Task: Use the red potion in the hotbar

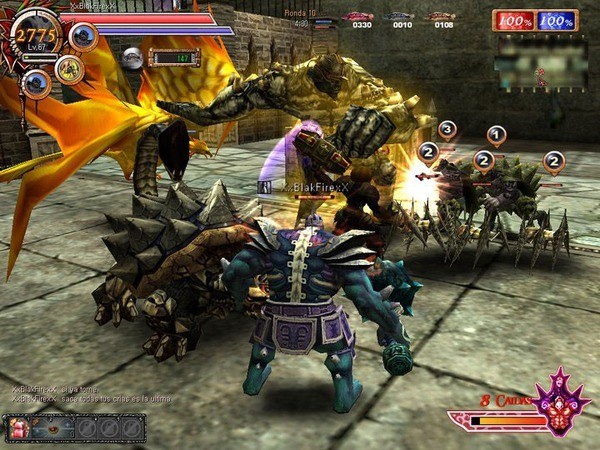Action: point(18,428)
